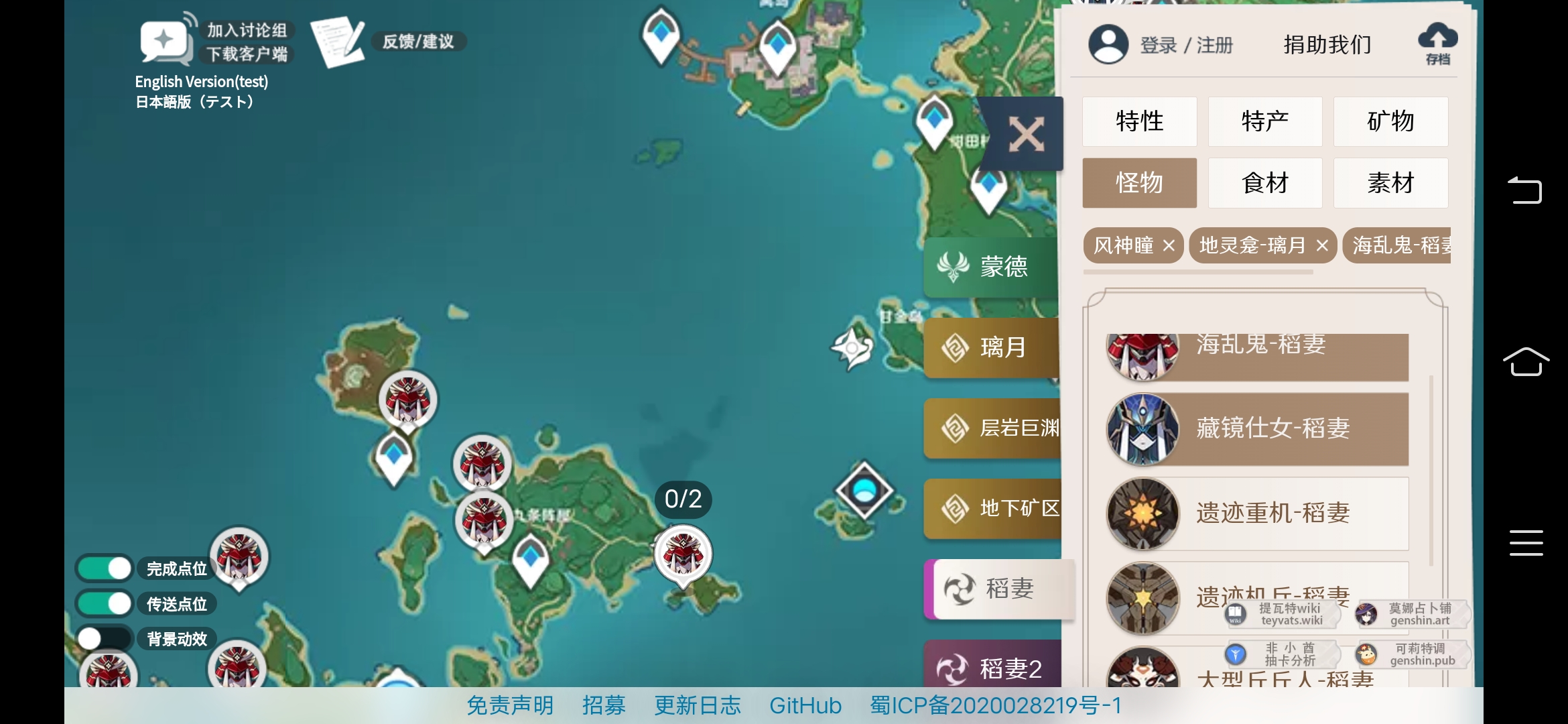Viewport: 1568px width, 724px height.
Task: Remove the 地灵龛-璃月 filter chip
Action: click(x=1321, y=245)
